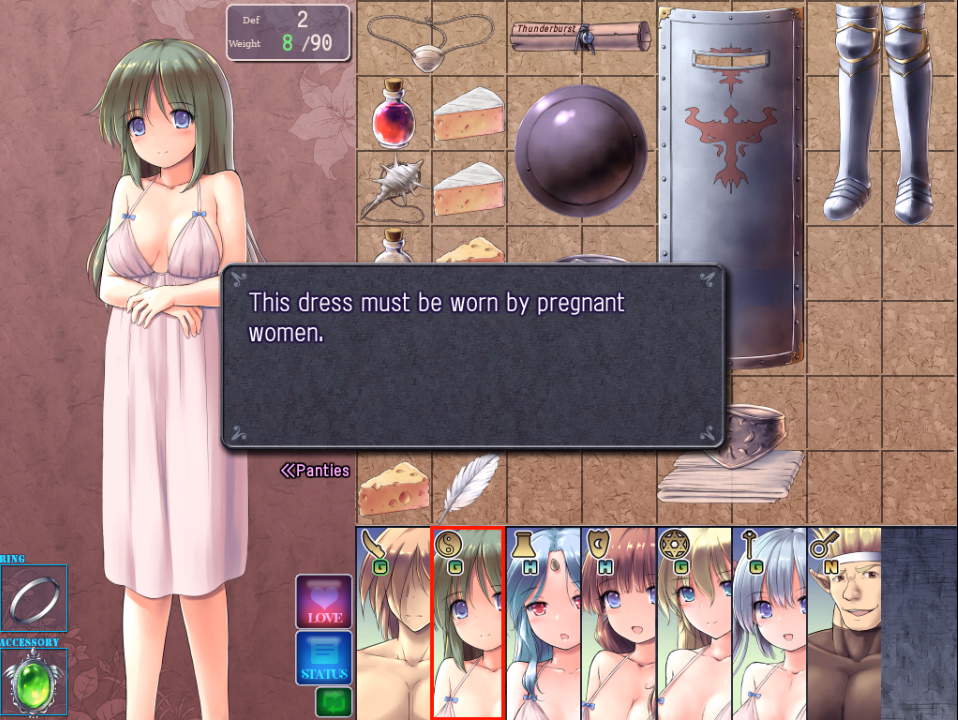
Task: Choose the blonde girl with star emblem
Action: coord(693,623)
